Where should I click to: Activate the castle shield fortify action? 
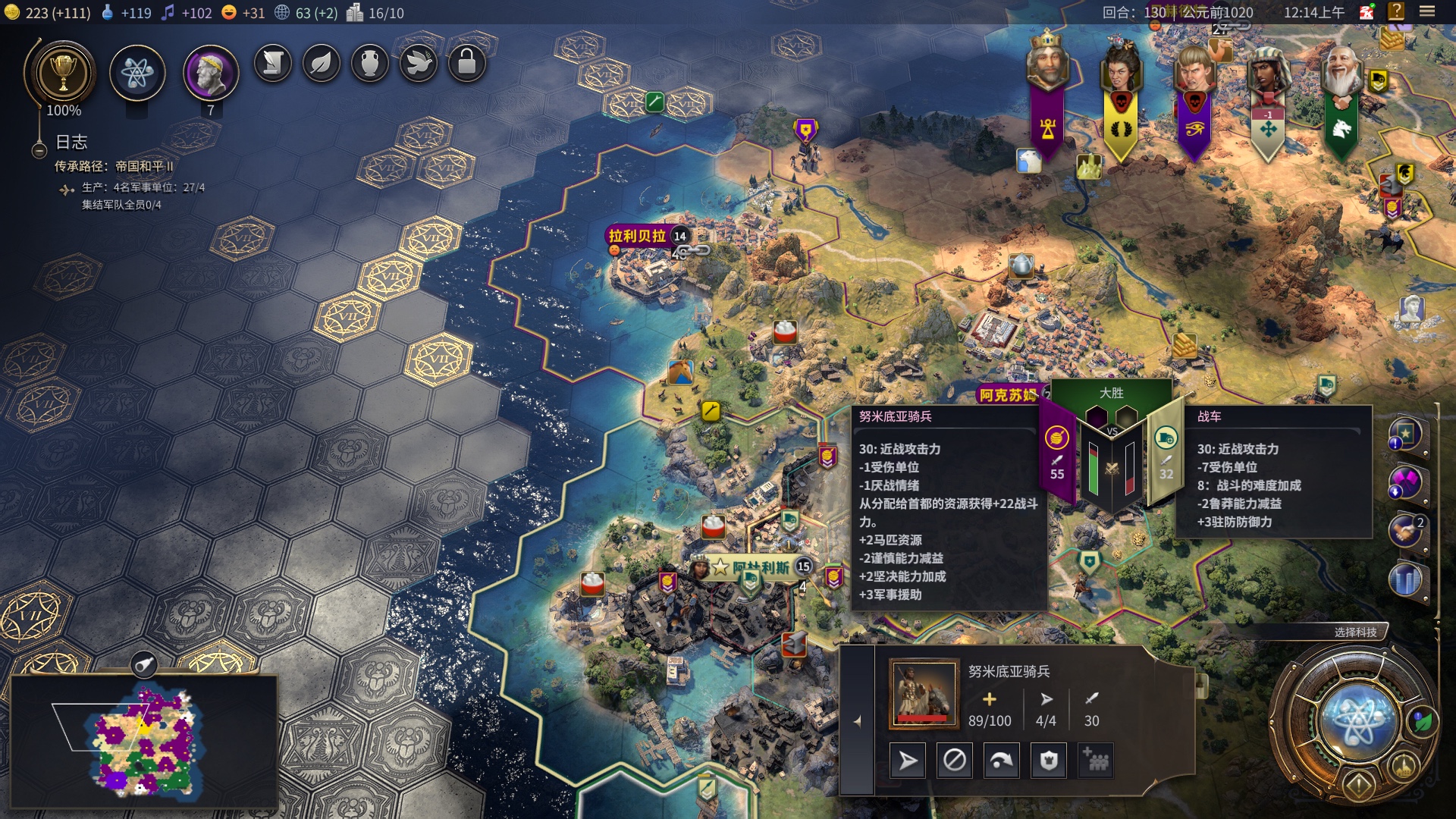1049,760
